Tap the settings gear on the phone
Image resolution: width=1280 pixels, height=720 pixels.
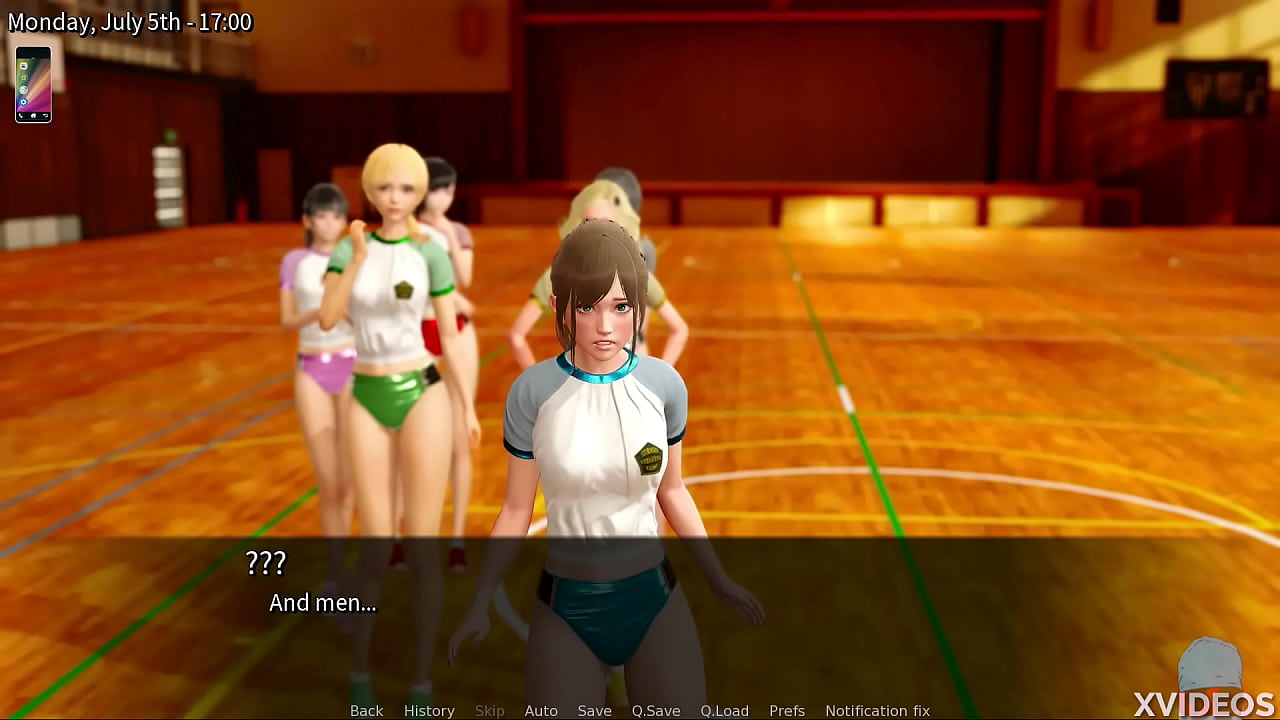24,101
